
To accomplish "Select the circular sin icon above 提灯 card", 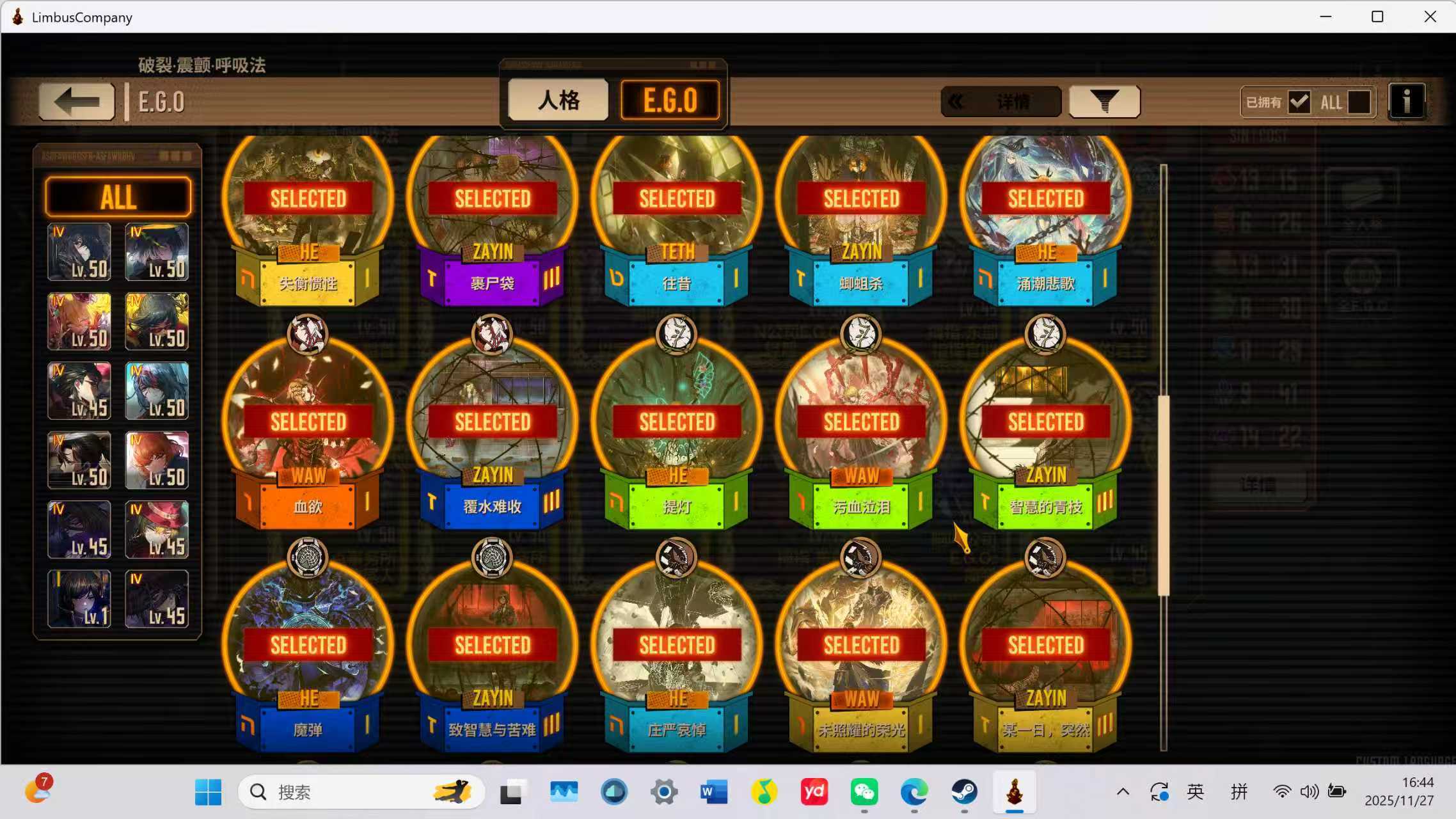I will coord(677,334).
